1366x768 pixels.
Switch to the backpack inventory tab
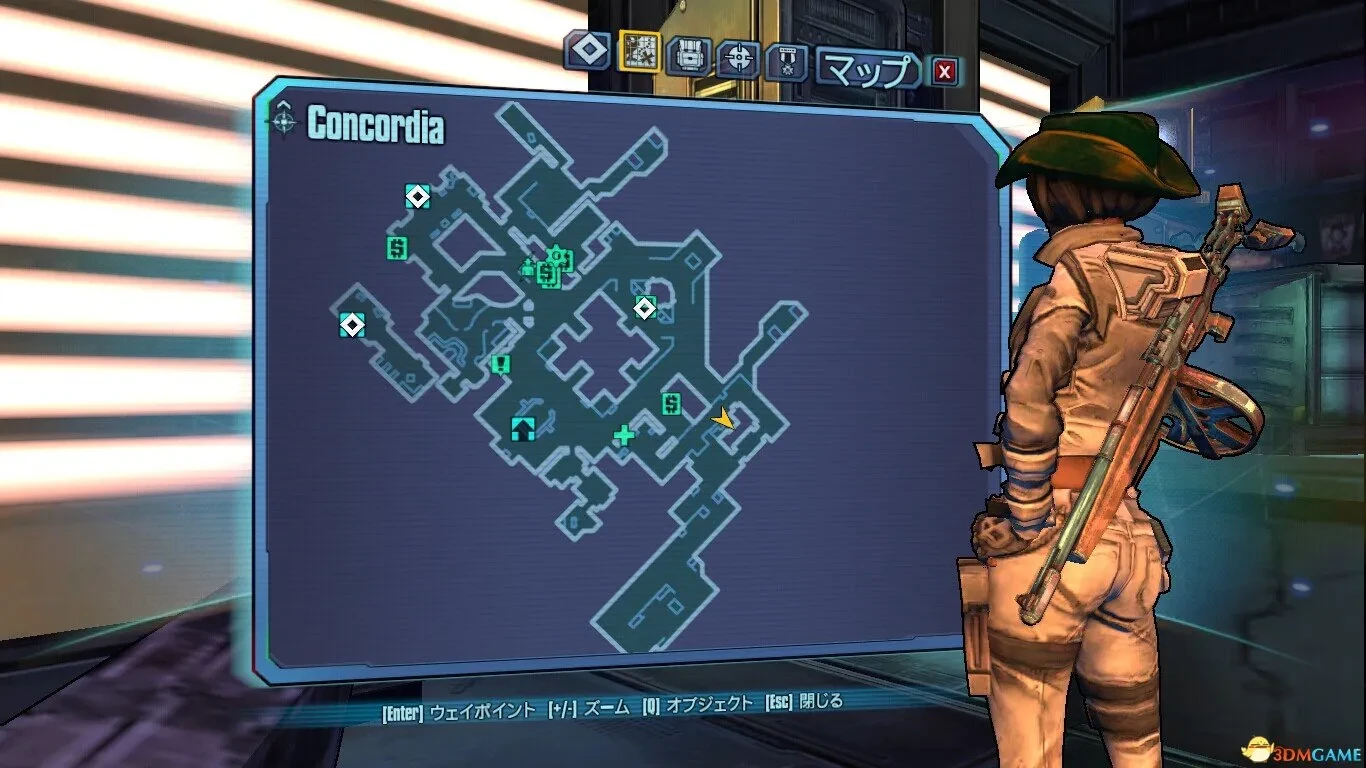[x=689, y=56]
